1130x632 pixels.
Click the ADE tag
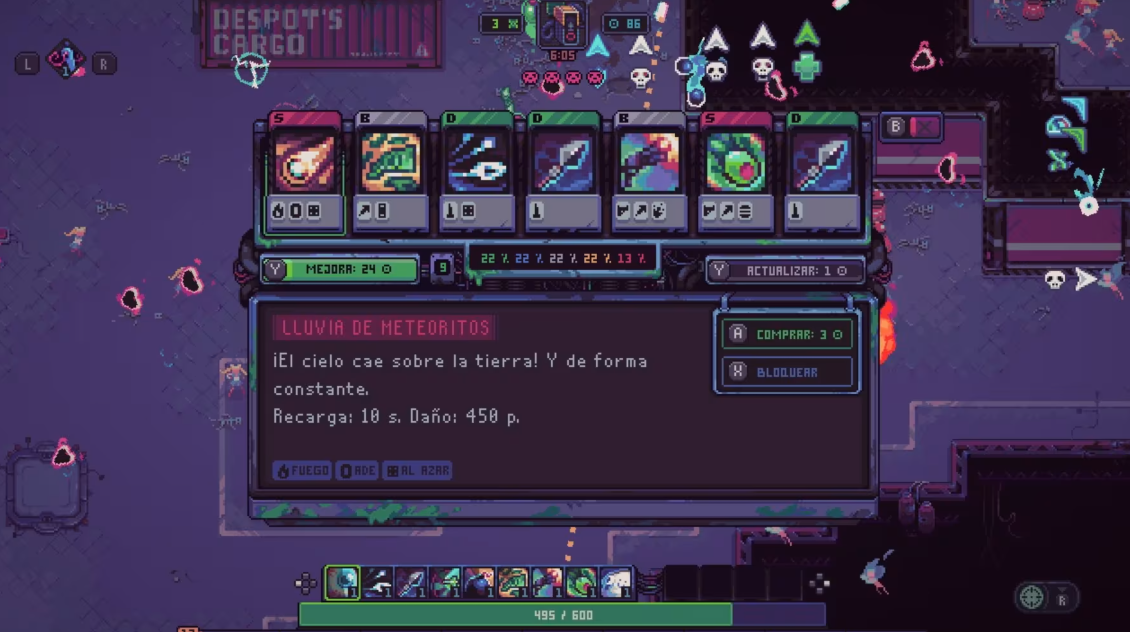[x=358, y=470]
